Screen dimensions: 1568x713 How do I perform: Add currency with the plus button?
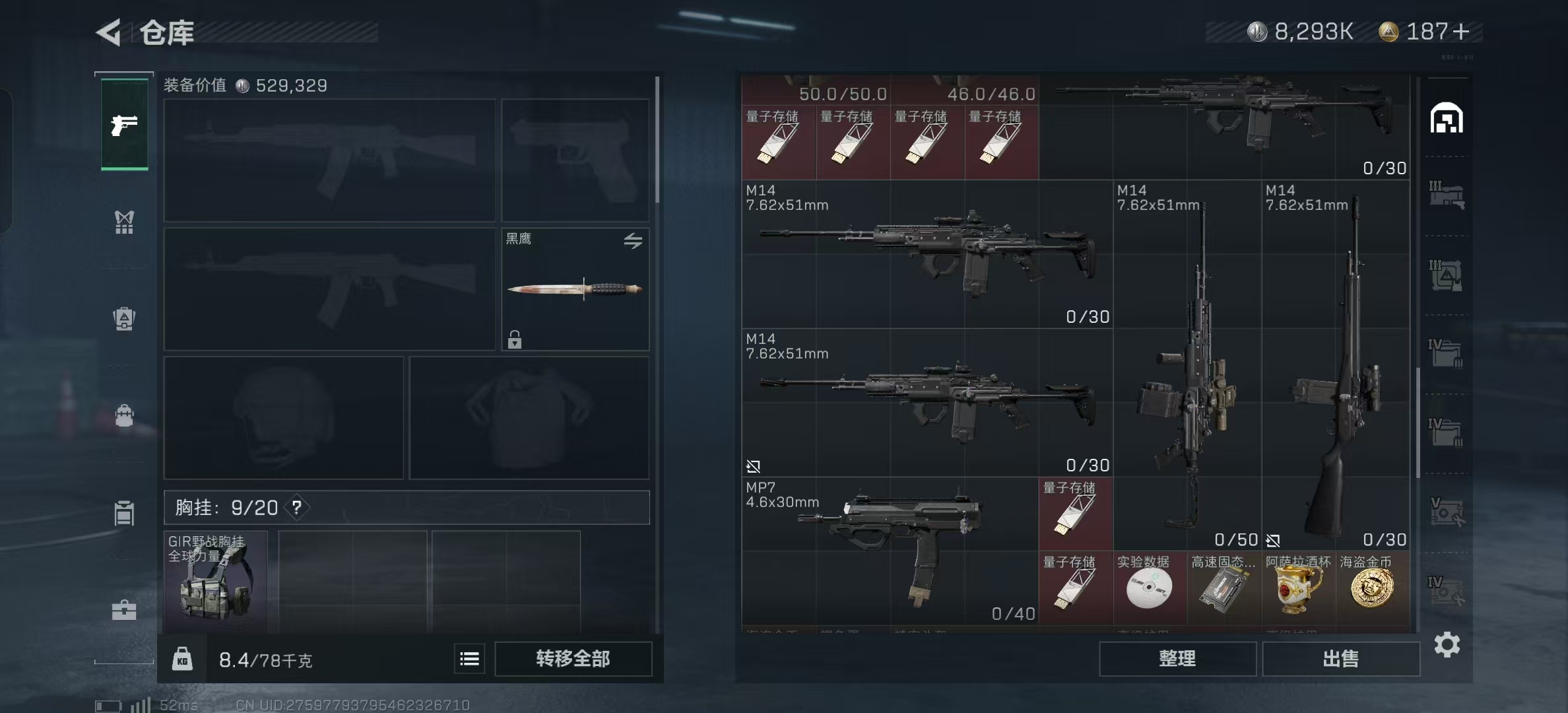1461,32
